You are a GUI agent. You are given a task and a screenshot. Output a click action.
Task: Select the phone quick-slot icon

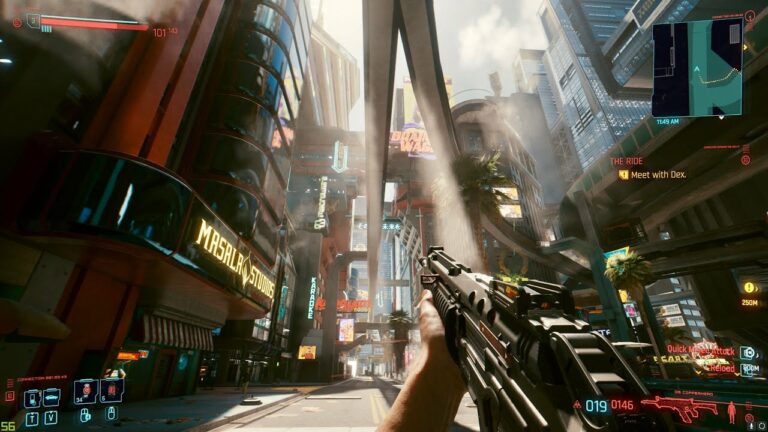31,398
